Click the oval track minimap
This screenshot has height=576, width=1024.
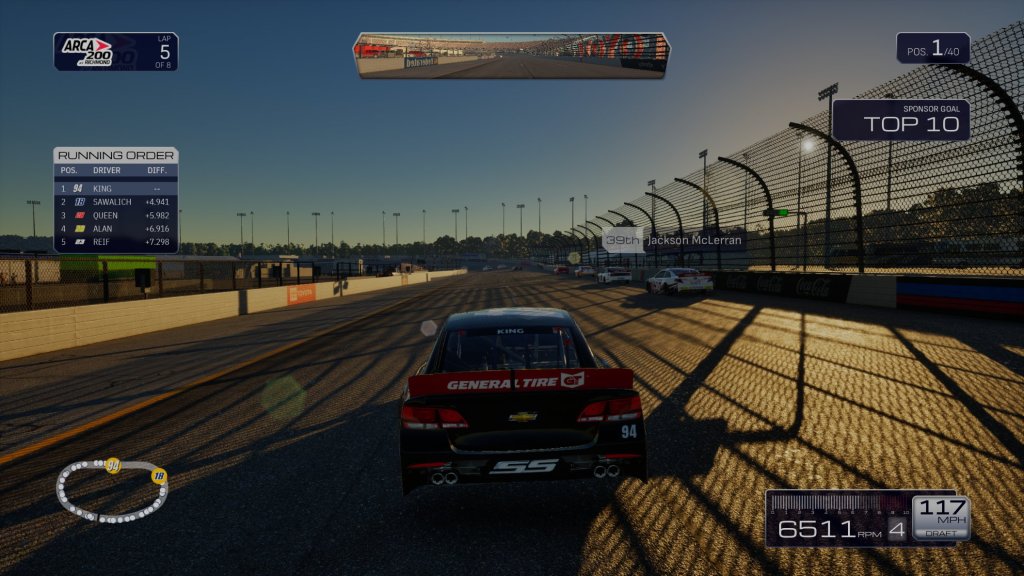[x=111, y=490]
